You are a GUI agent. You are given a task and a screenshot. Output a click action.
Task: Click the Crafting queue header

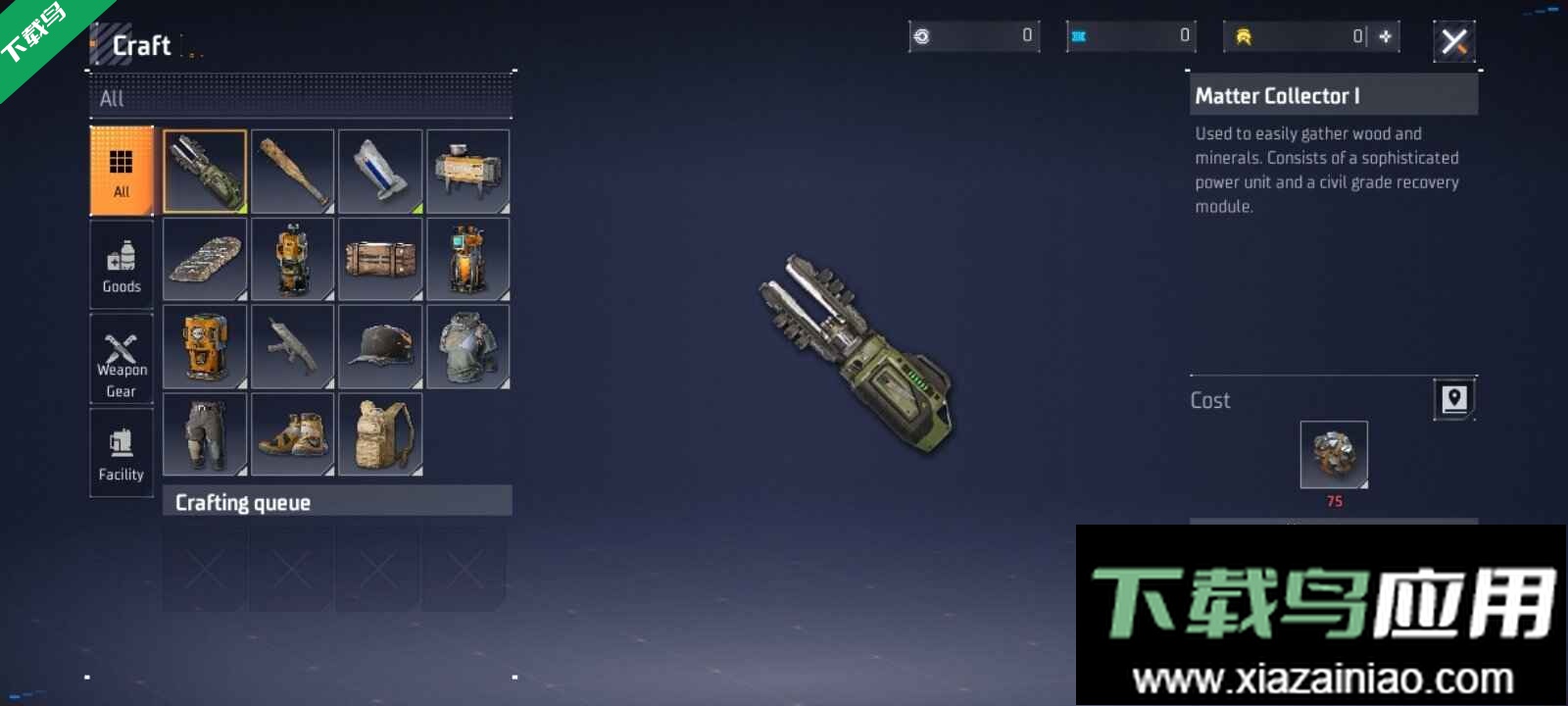243,501
